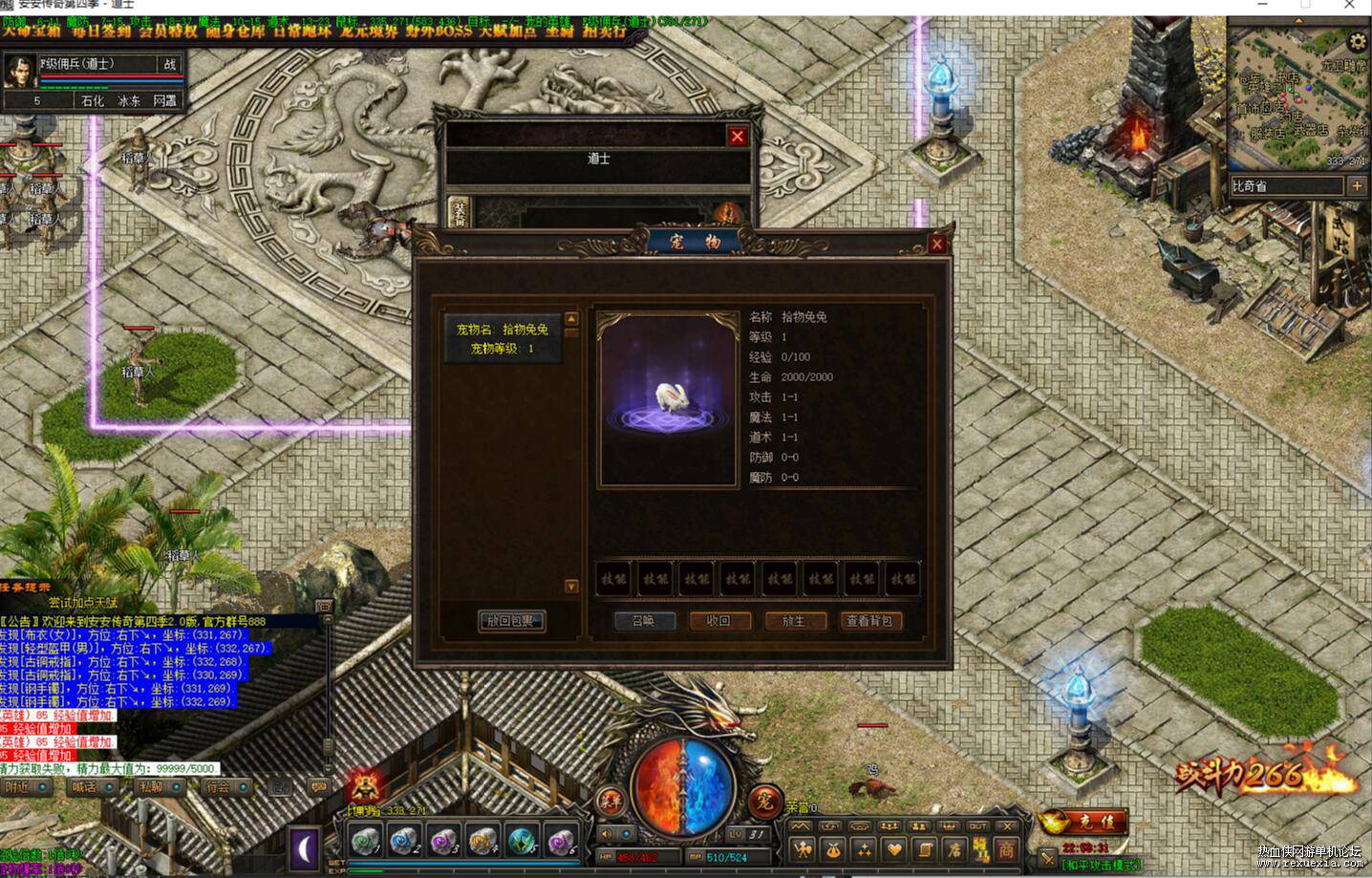Viewport: 1372px width, 878px height.
Task: Click 查看背包 in the pet window
Action: click(x=870, y=621)
